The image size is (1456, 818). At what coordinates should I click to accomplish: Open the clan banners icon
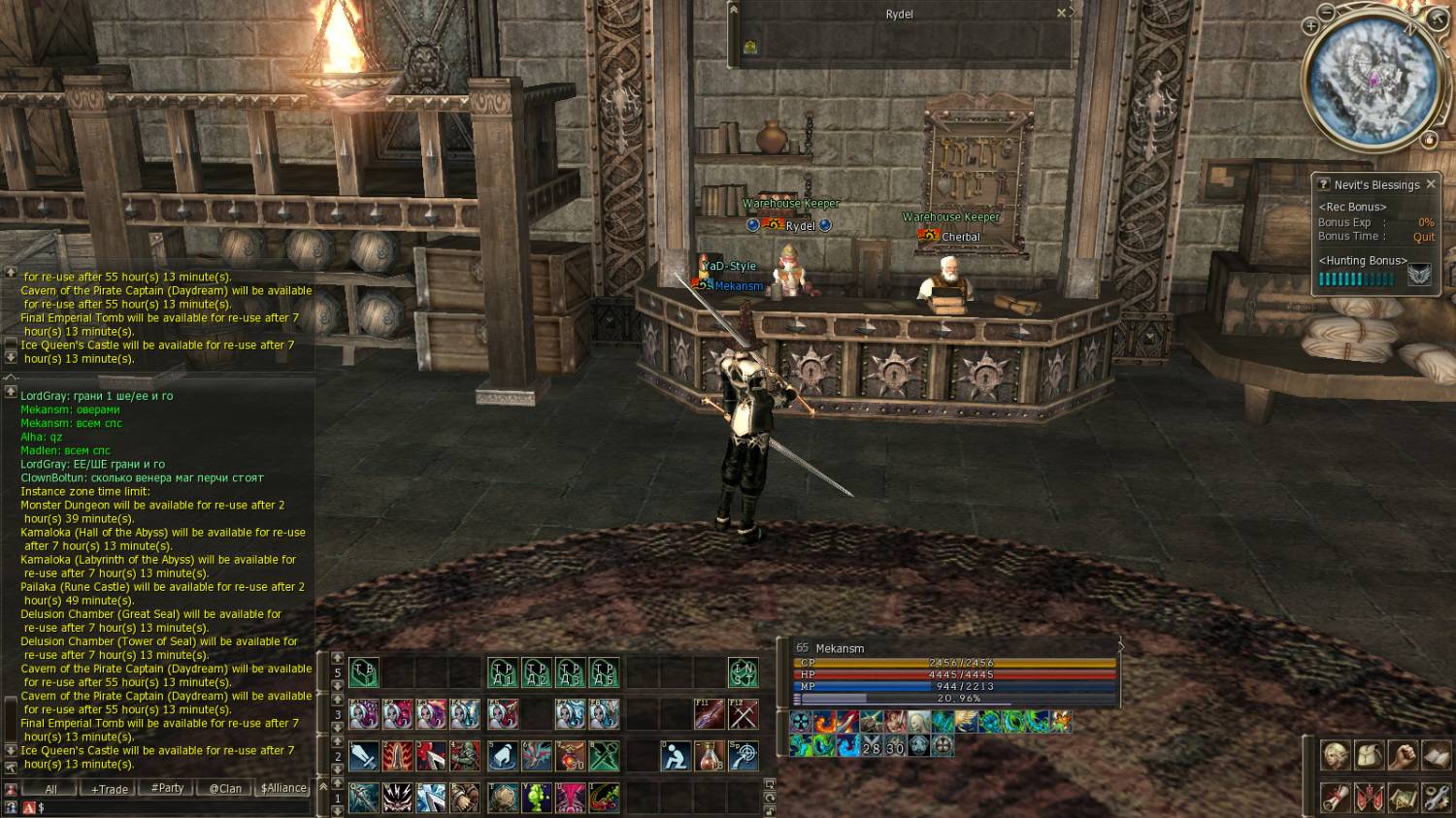pyautogui.click(x=1369, y=798)
